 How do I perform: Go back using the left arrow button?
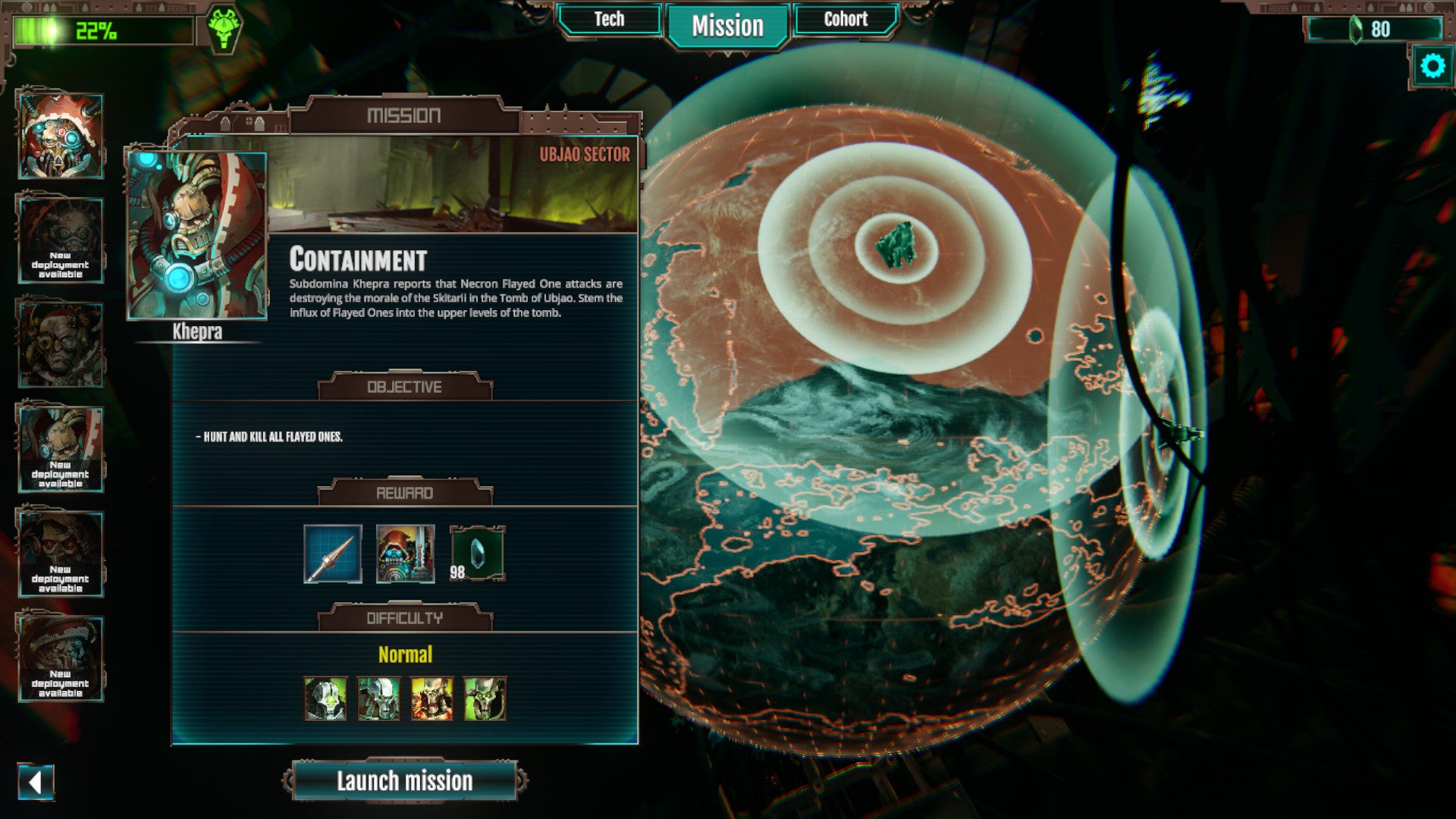36,782
